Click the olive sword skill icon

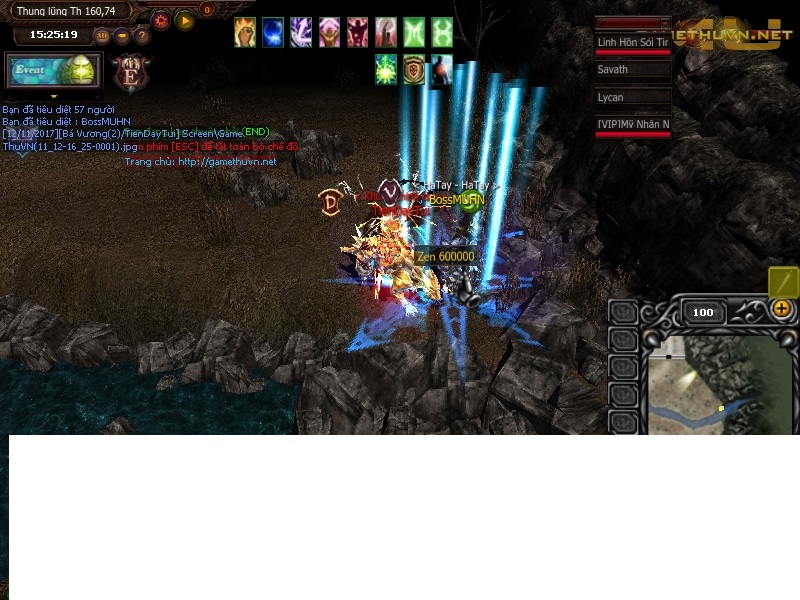pyautogui.click(x=783, y=281)
